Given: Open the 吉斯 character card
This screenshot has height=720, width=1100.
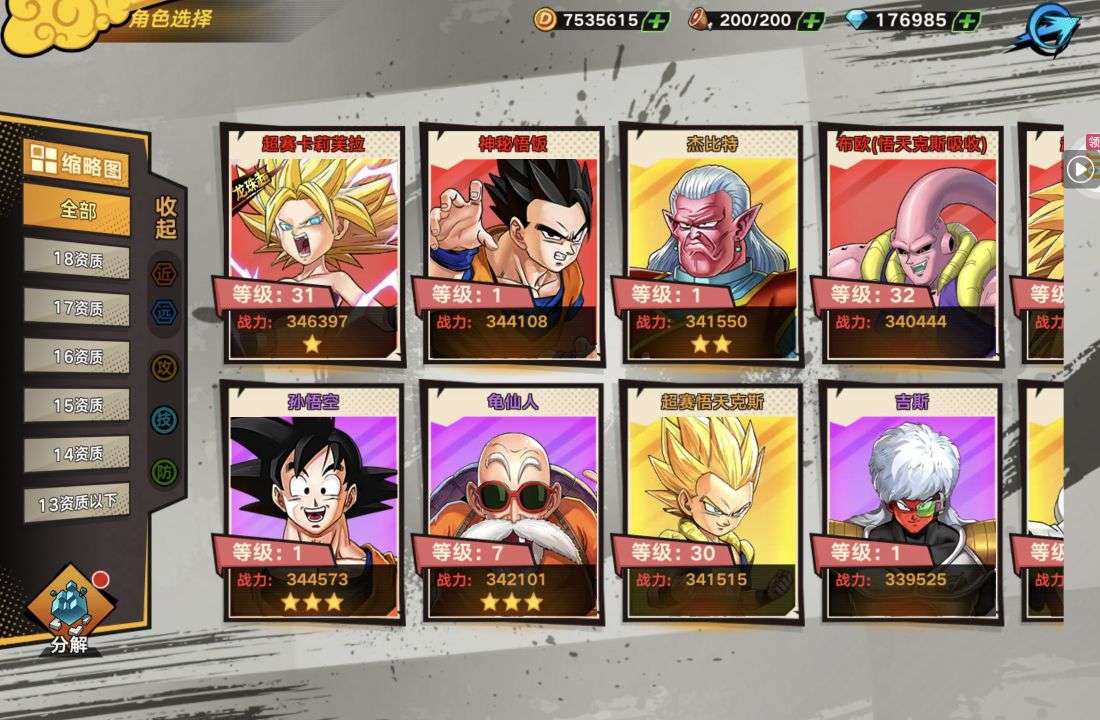Looking at the screenshot, I should pos(911,502).
